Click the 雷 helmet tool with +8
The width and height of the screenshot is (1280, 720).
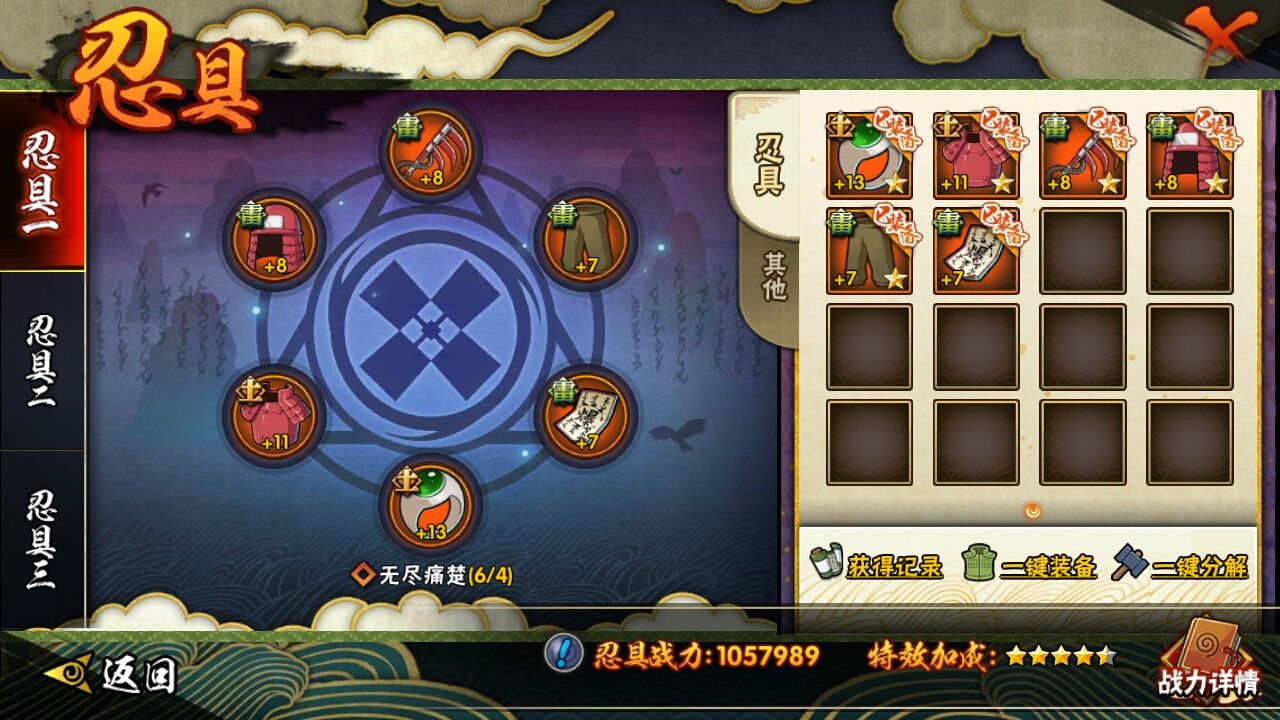(275, 240)
